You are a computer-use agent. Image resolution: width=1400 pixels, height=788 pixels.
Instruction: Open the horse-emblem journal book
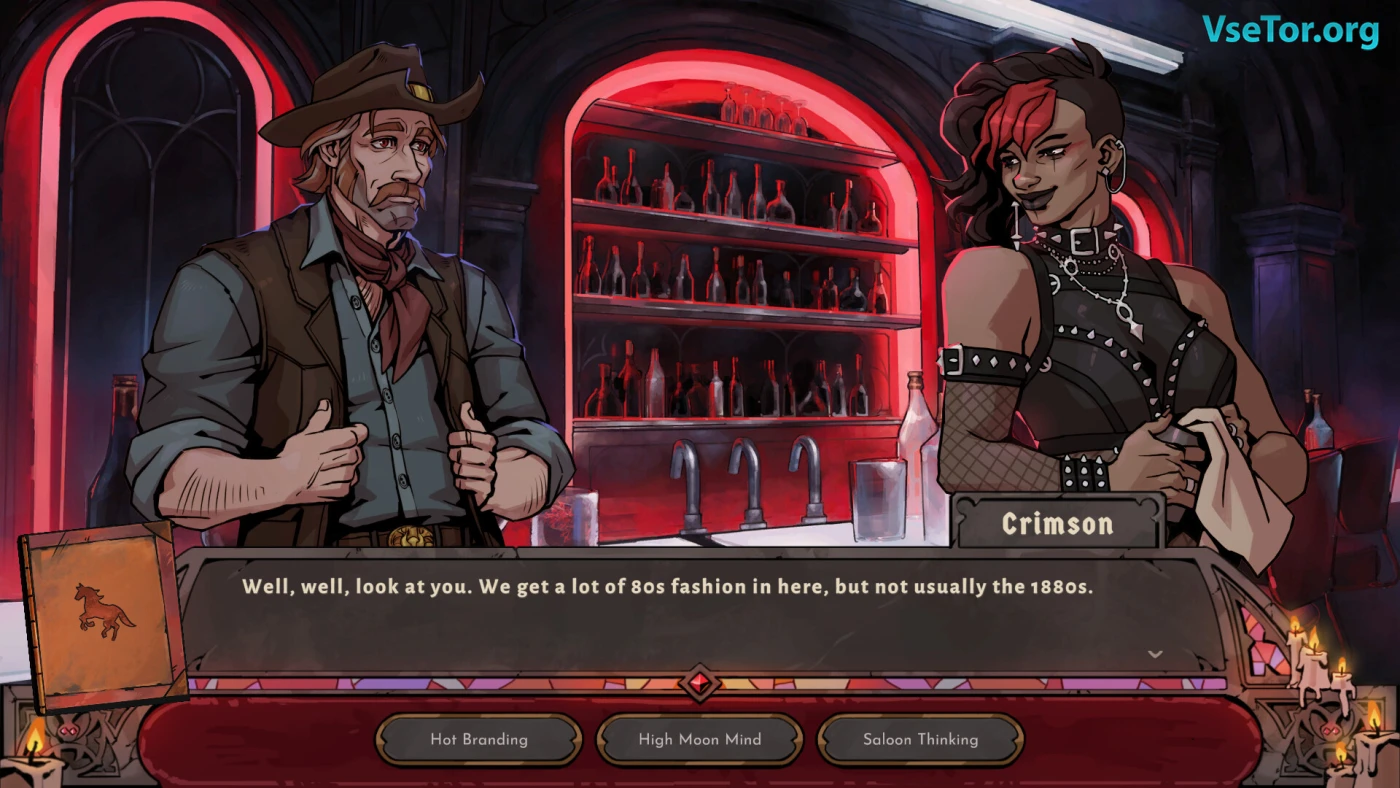103,614
